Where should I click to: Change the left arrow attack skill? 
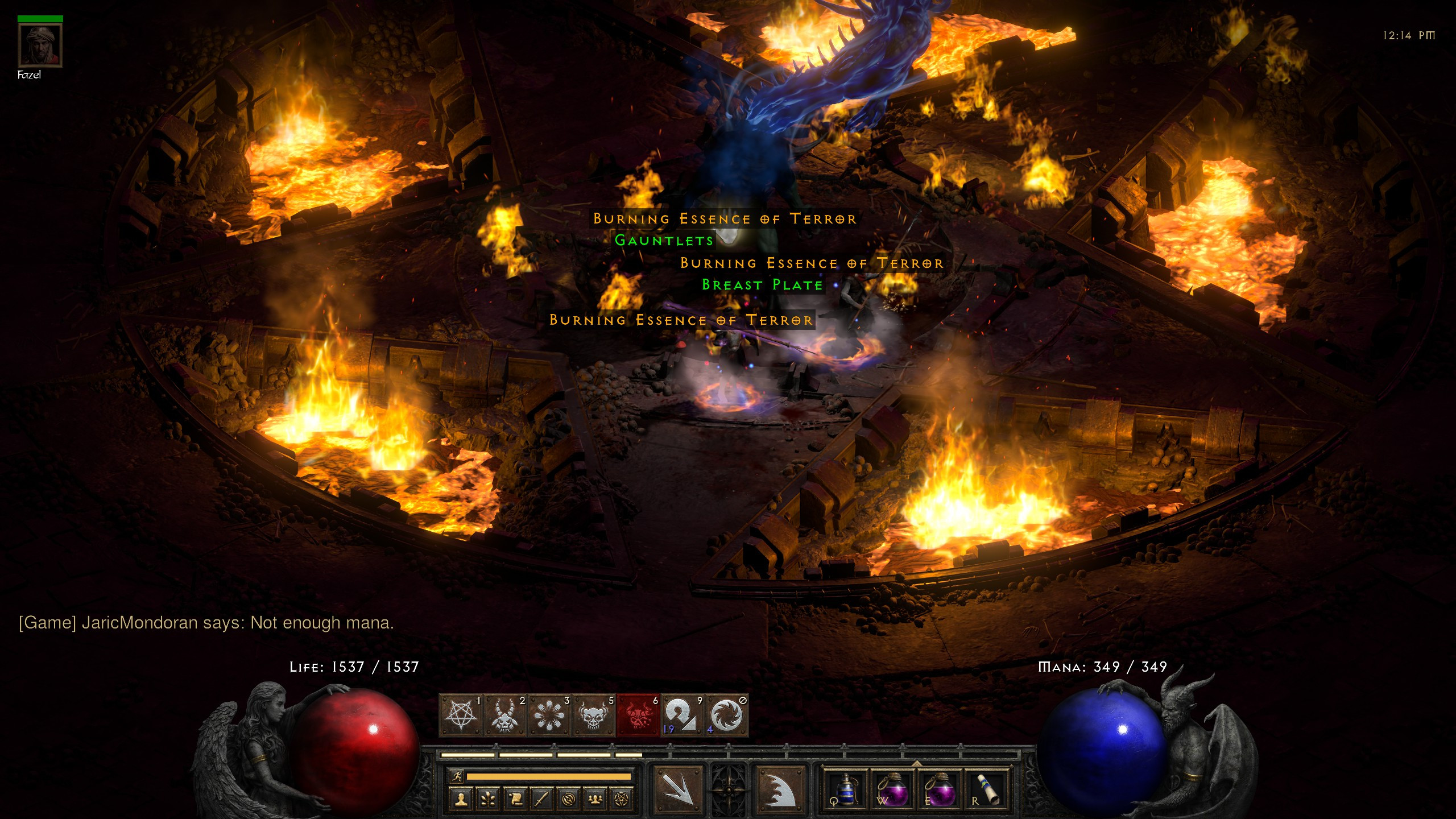coord(678,788)
